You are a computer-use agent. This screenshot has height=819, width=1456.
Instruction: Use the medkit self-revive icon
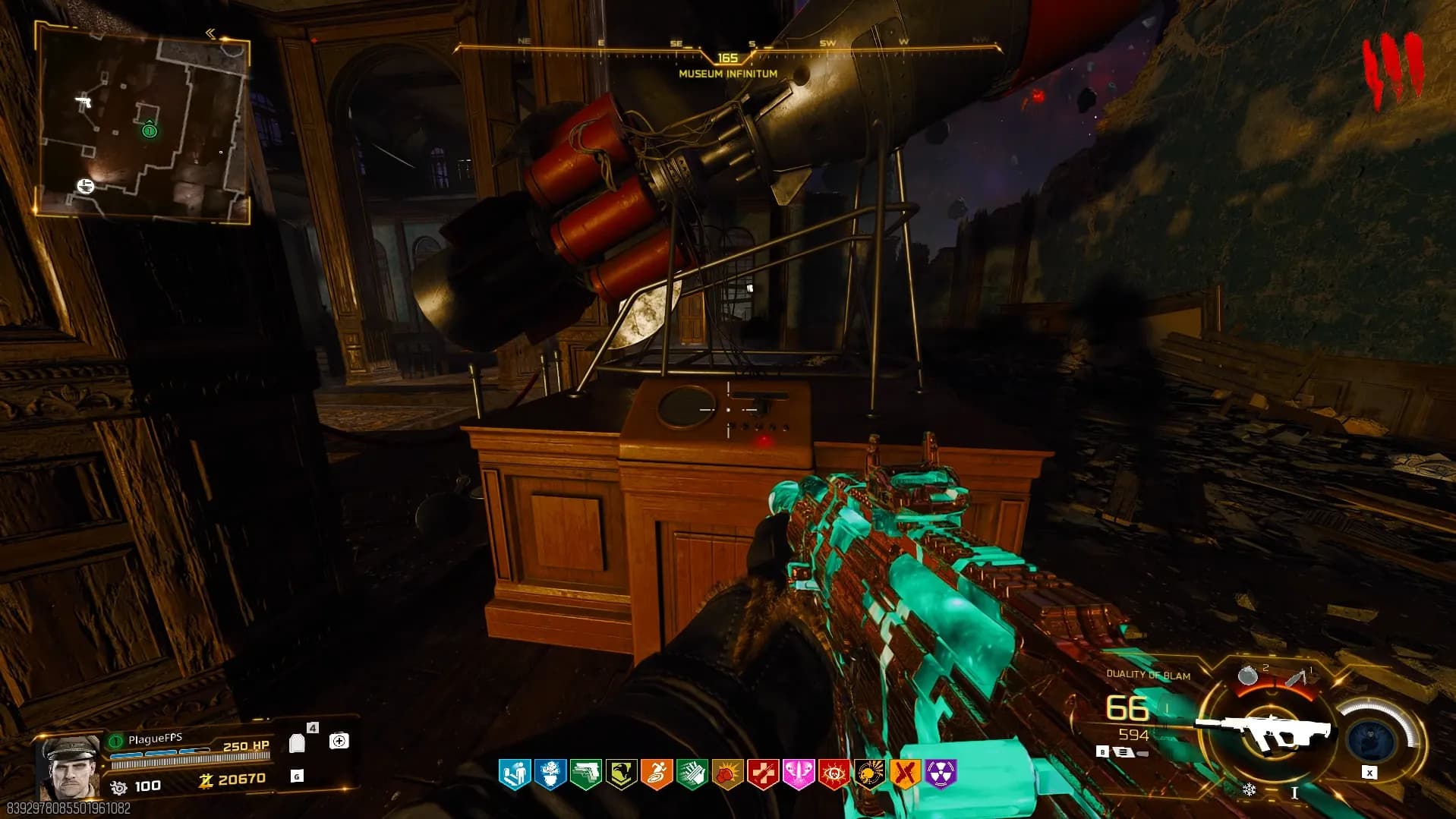[x=339, y=741]
